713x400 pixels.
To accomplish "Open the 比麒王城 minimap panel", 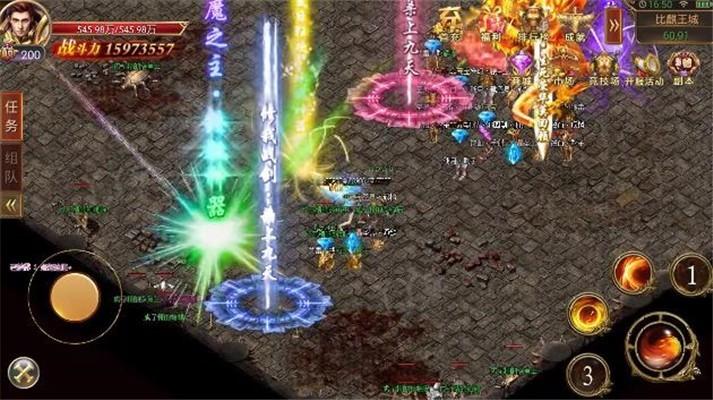I will [x=672, y=25].
